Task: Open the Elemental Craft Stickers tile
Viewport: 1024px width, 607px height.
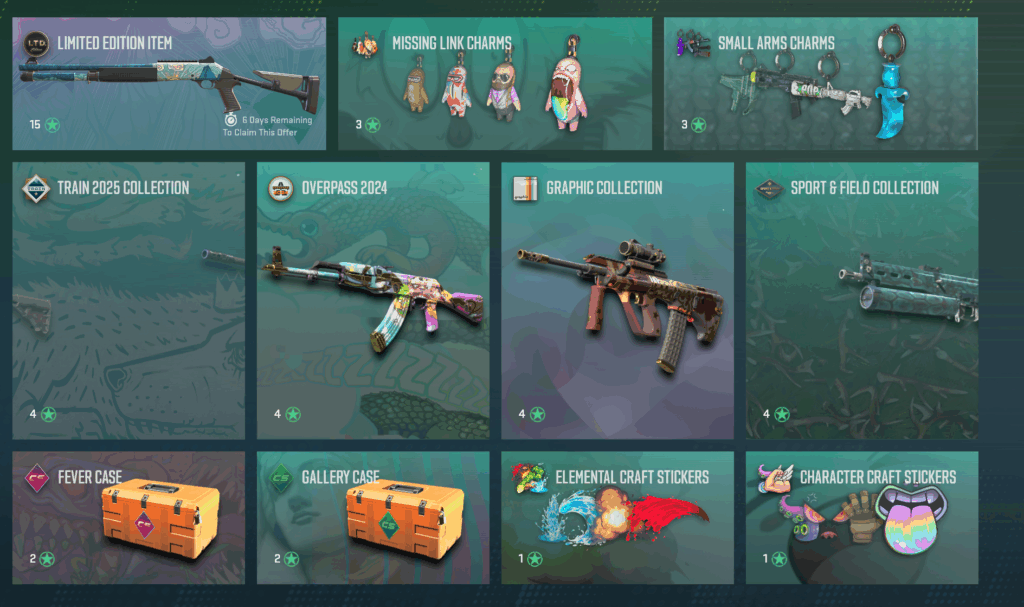Action: point(617,517)
